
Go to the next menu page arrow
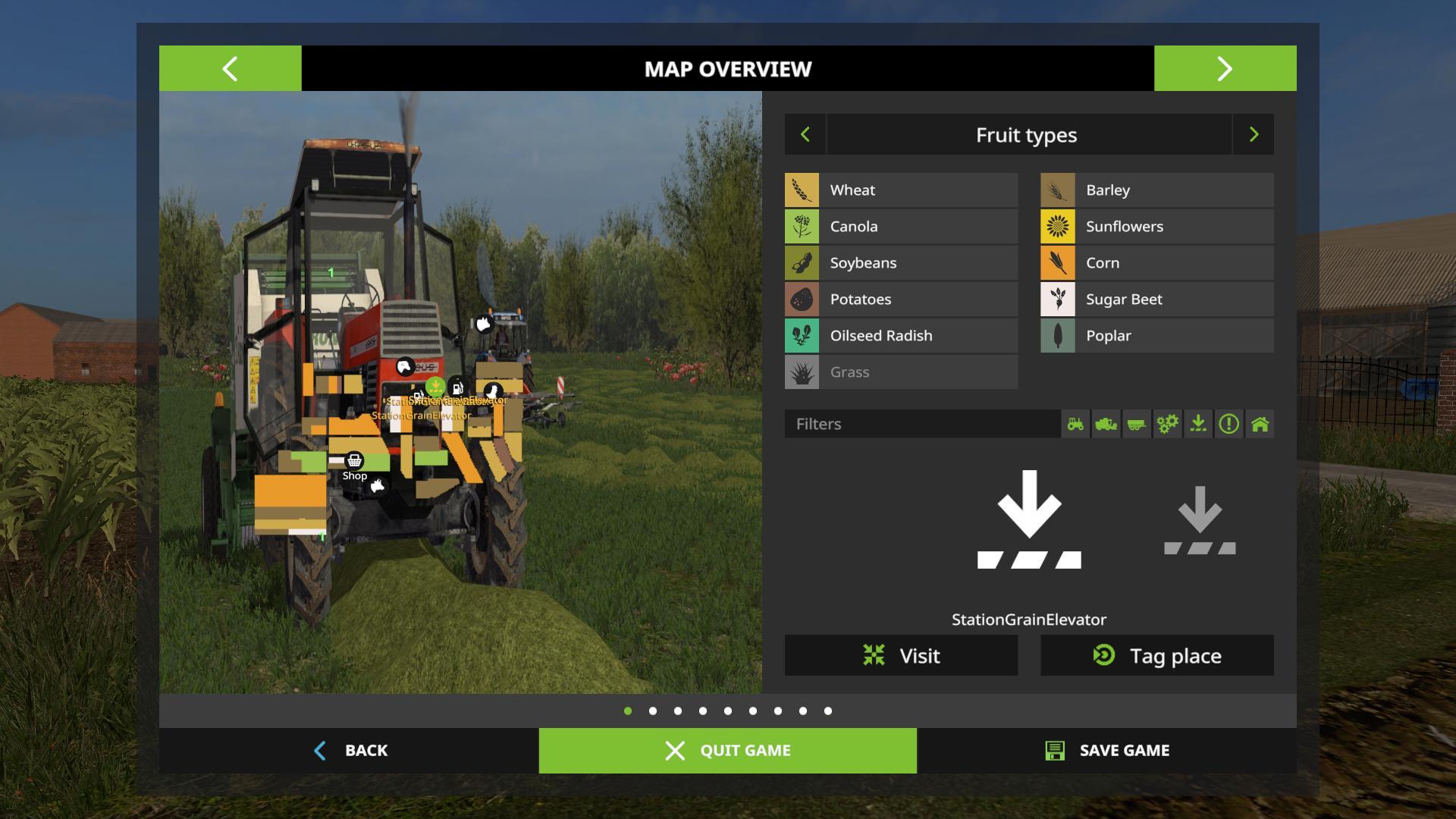[1225, 68]
